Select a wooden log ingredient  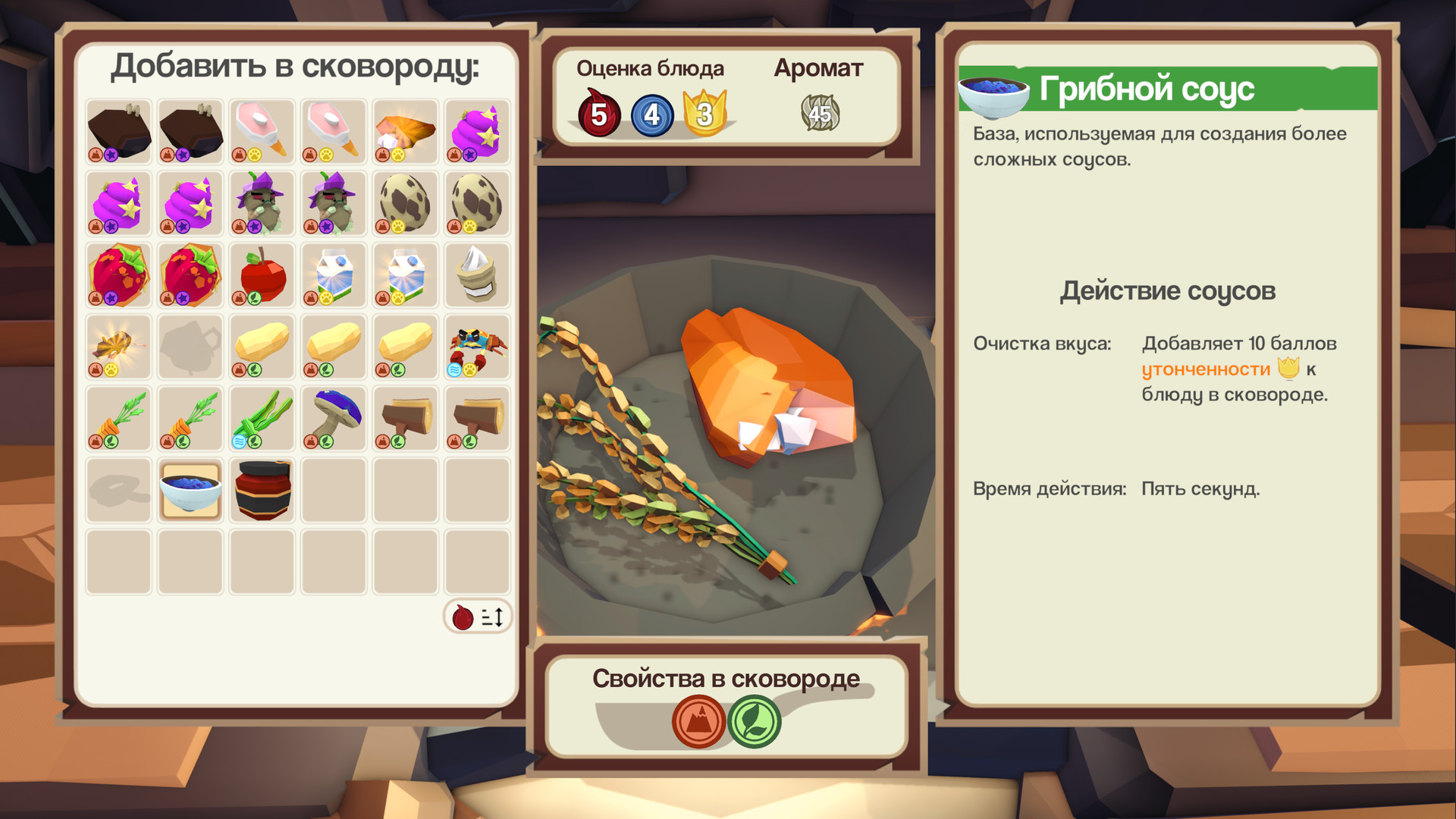coord(405,418)
